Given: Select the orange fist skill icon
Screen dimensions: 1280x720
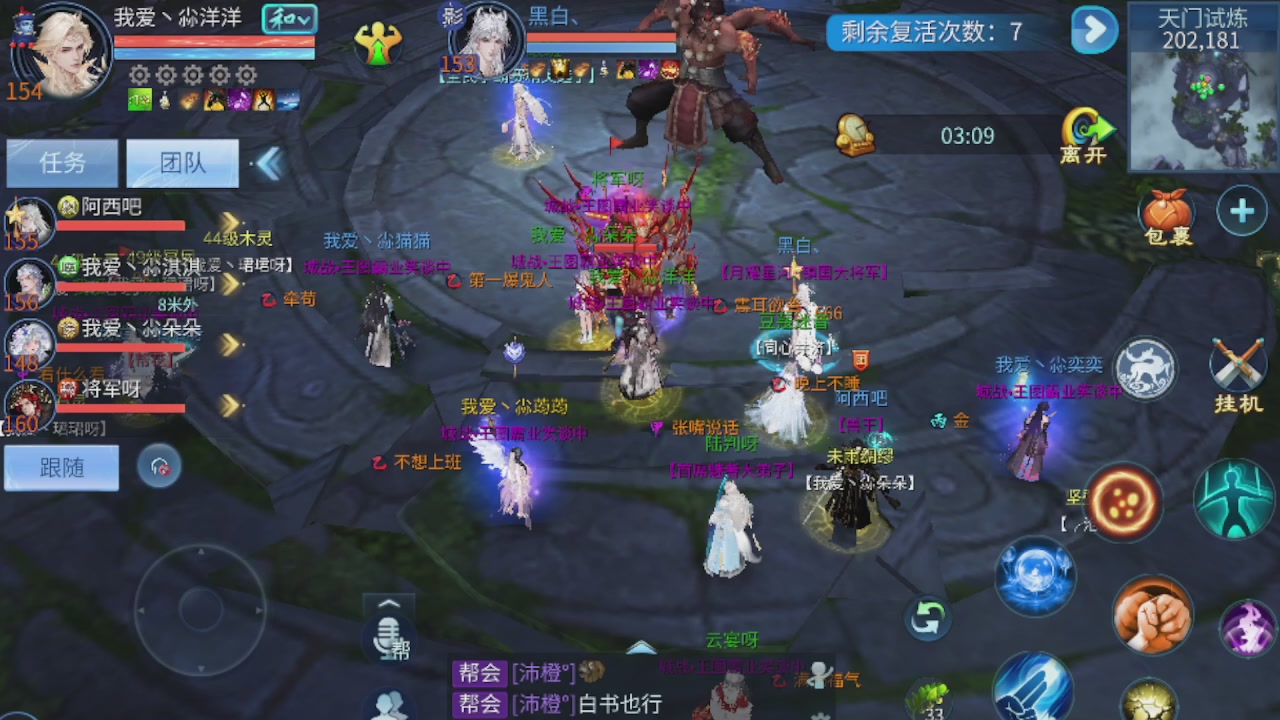Looking at the screenshot, I should (x=1152, y=618).
